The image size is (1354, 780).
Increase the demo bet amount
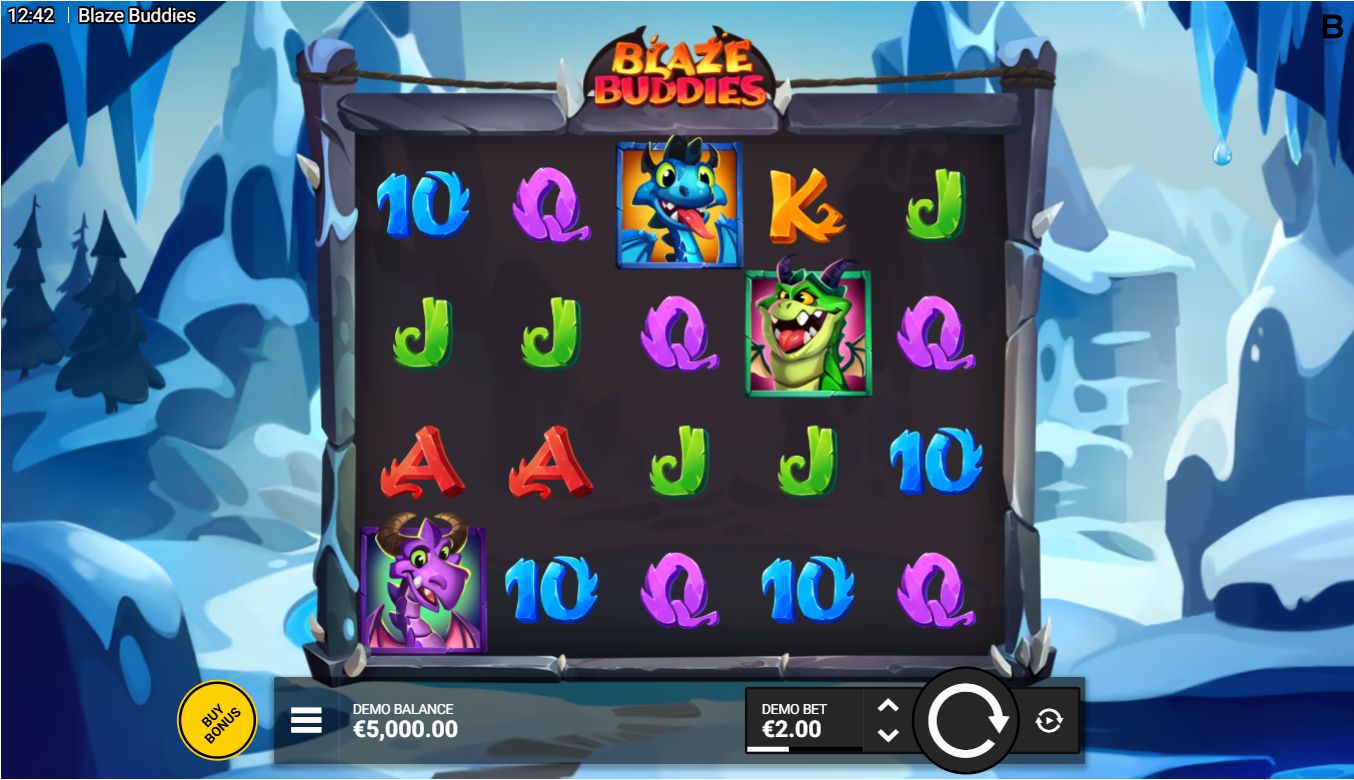point(887,706)
